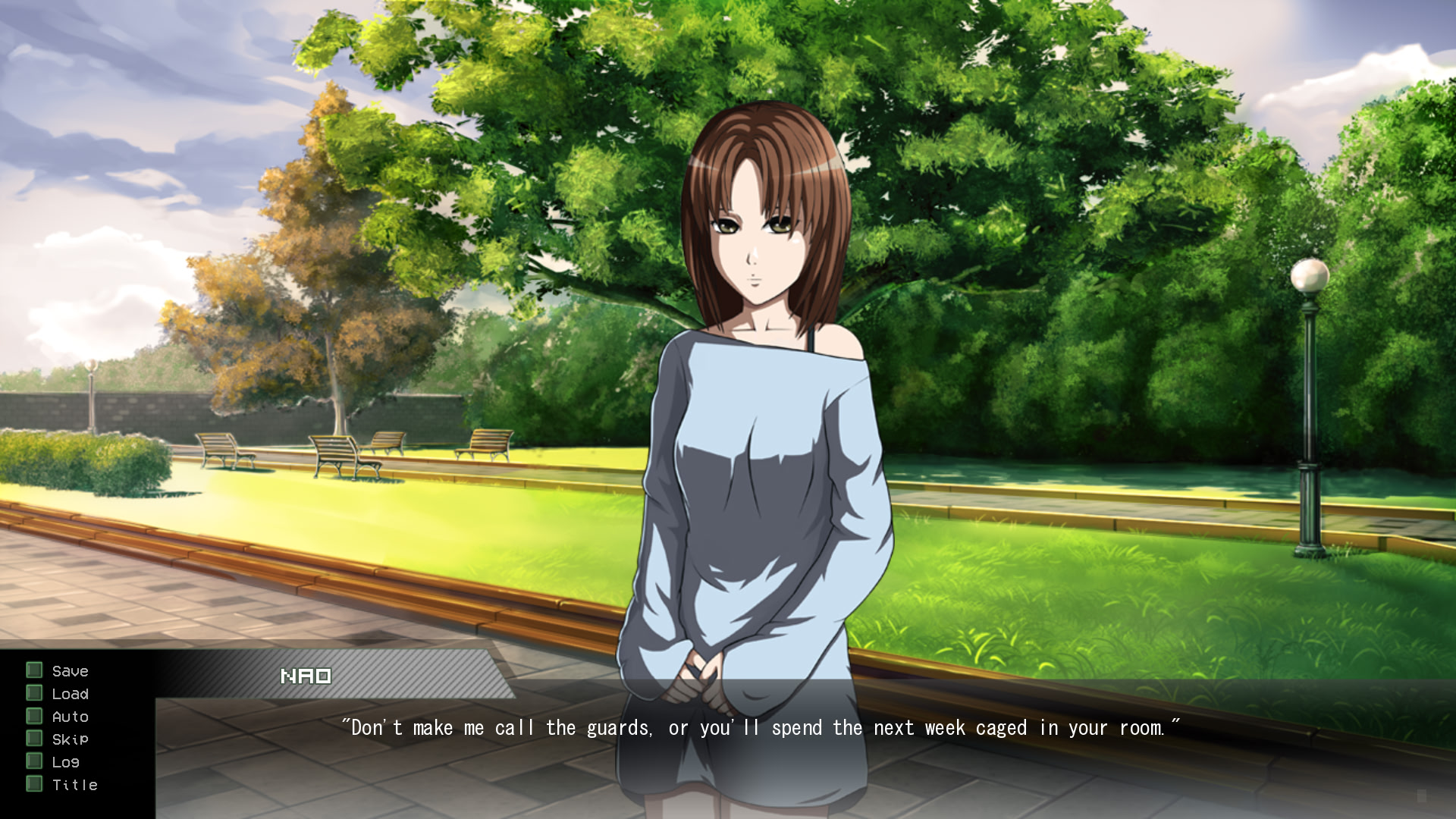Click the green square icon beside Auto
1456x819 pixels.
pyautogui.click(x=33, y=716)
